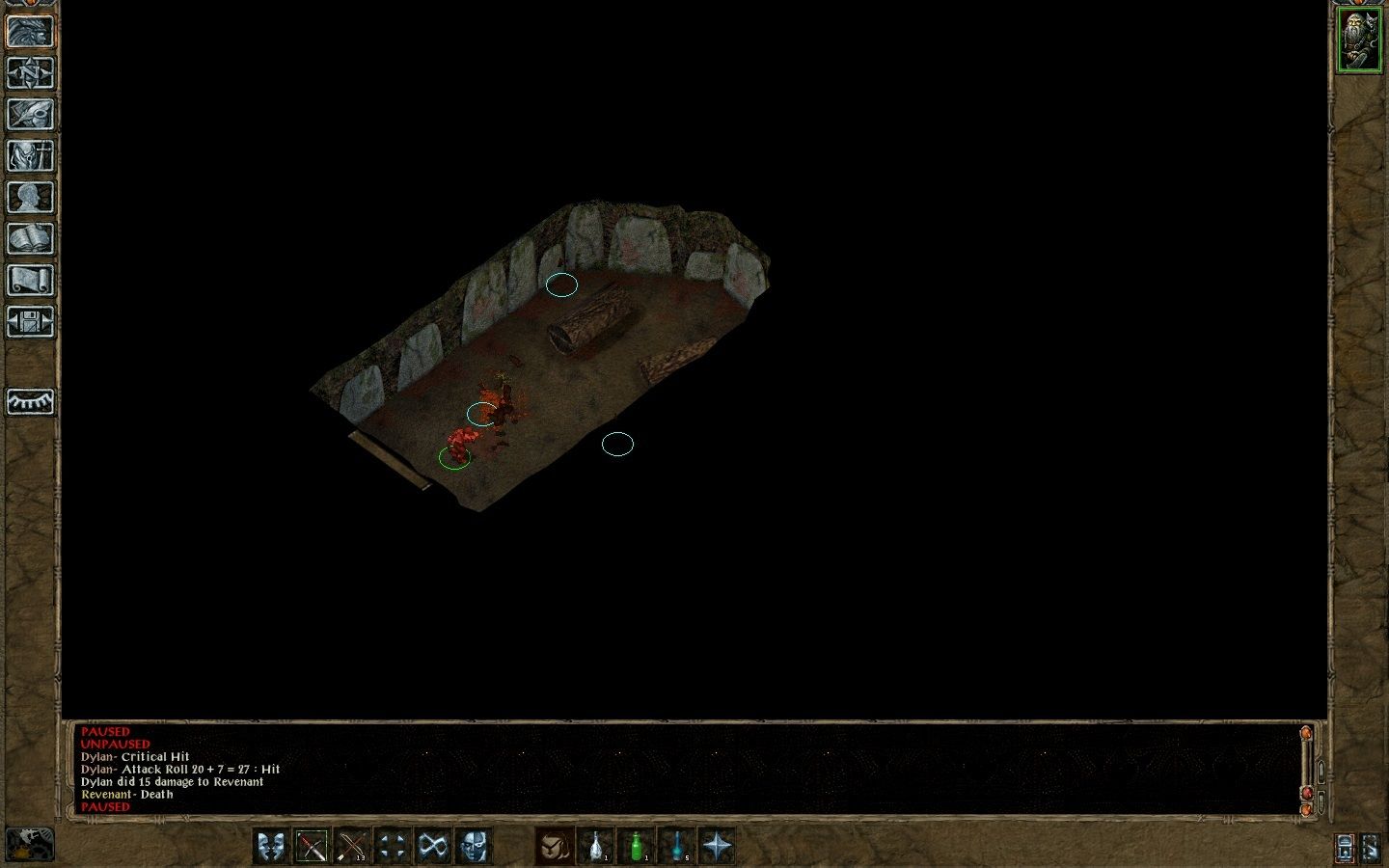The height and width of the screenshot is (868, 1389).
Task: Use the star special ability slot
Action: click(x=716, y=847)
